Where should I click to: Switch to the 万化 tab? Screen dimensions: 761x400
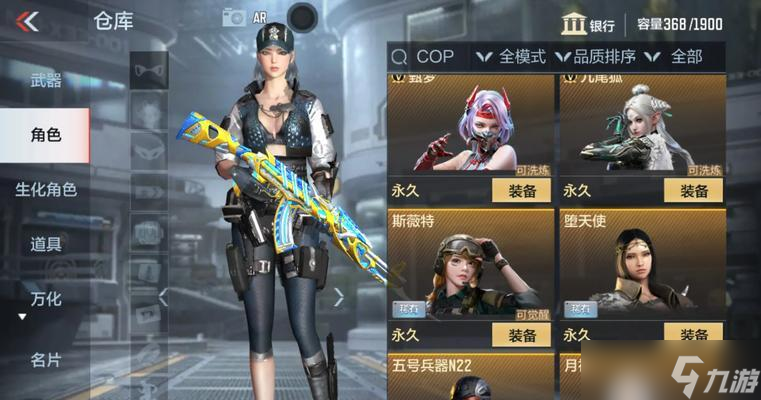46,298
